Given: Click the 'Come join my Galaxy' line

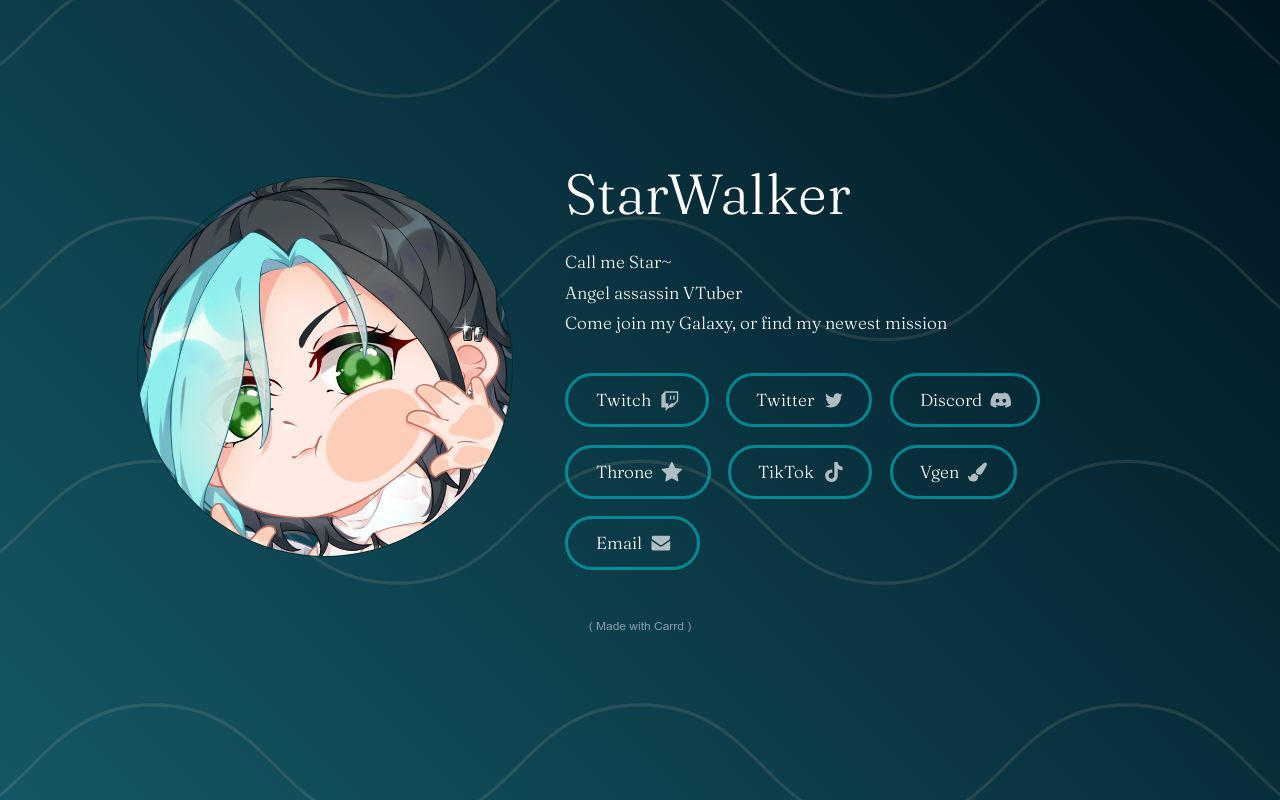Looking at the screenshot, I should click(x=756, y=323).
